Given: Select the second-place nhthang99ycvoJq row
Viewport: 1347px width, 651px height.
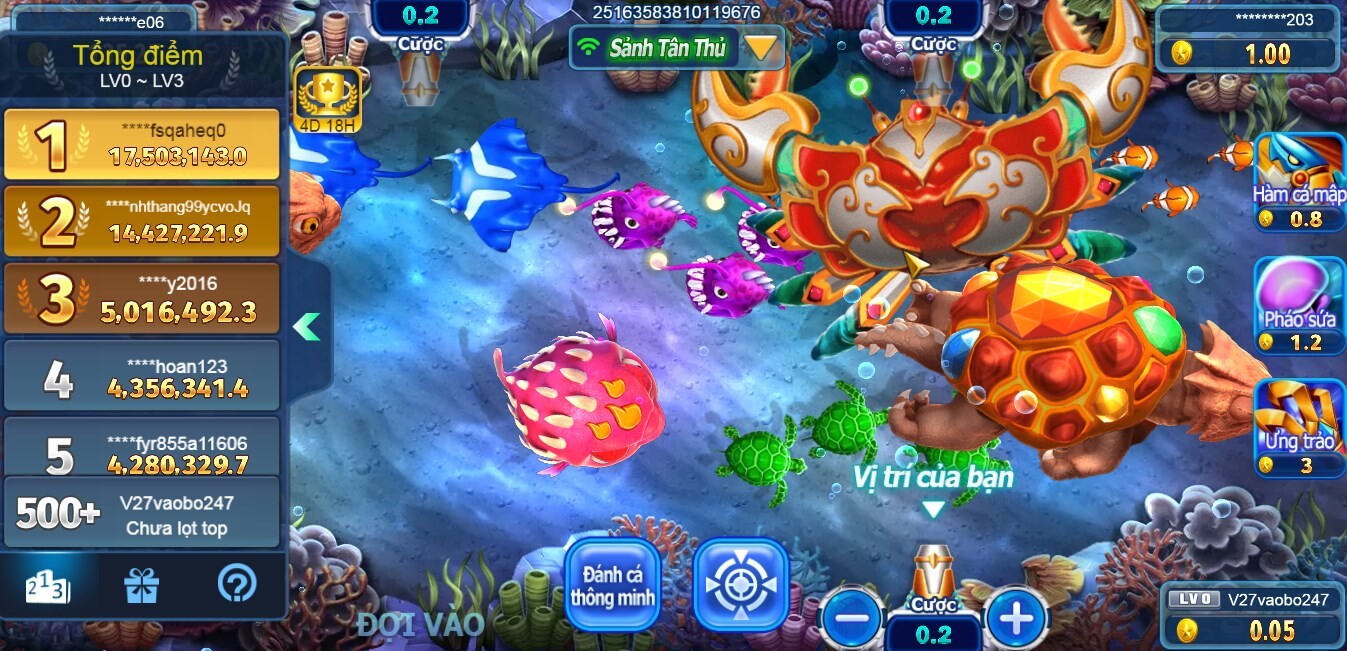Looking at the screenshot, I should (x=142, y=221).
